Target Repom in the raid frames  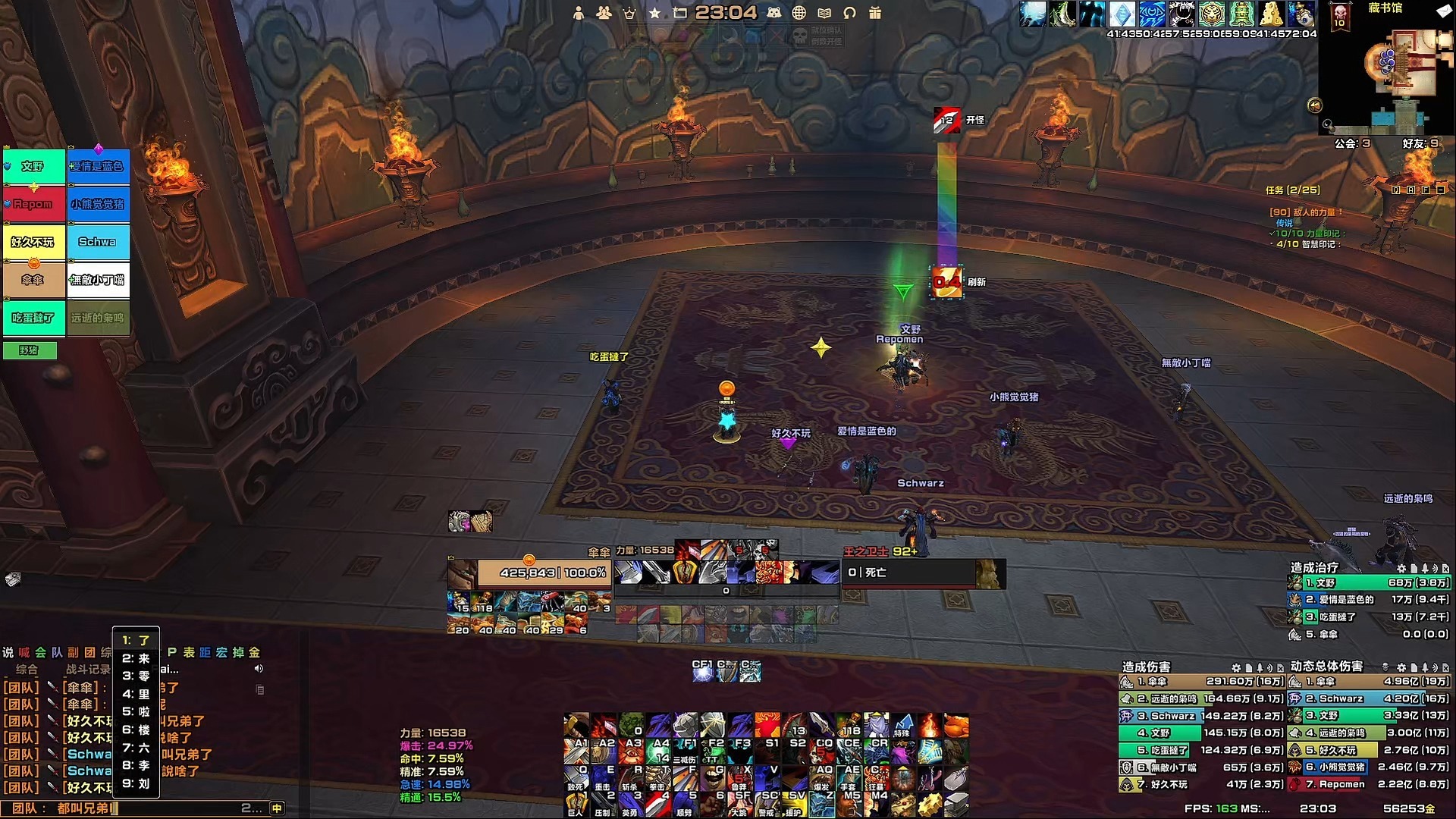(33, 205)
